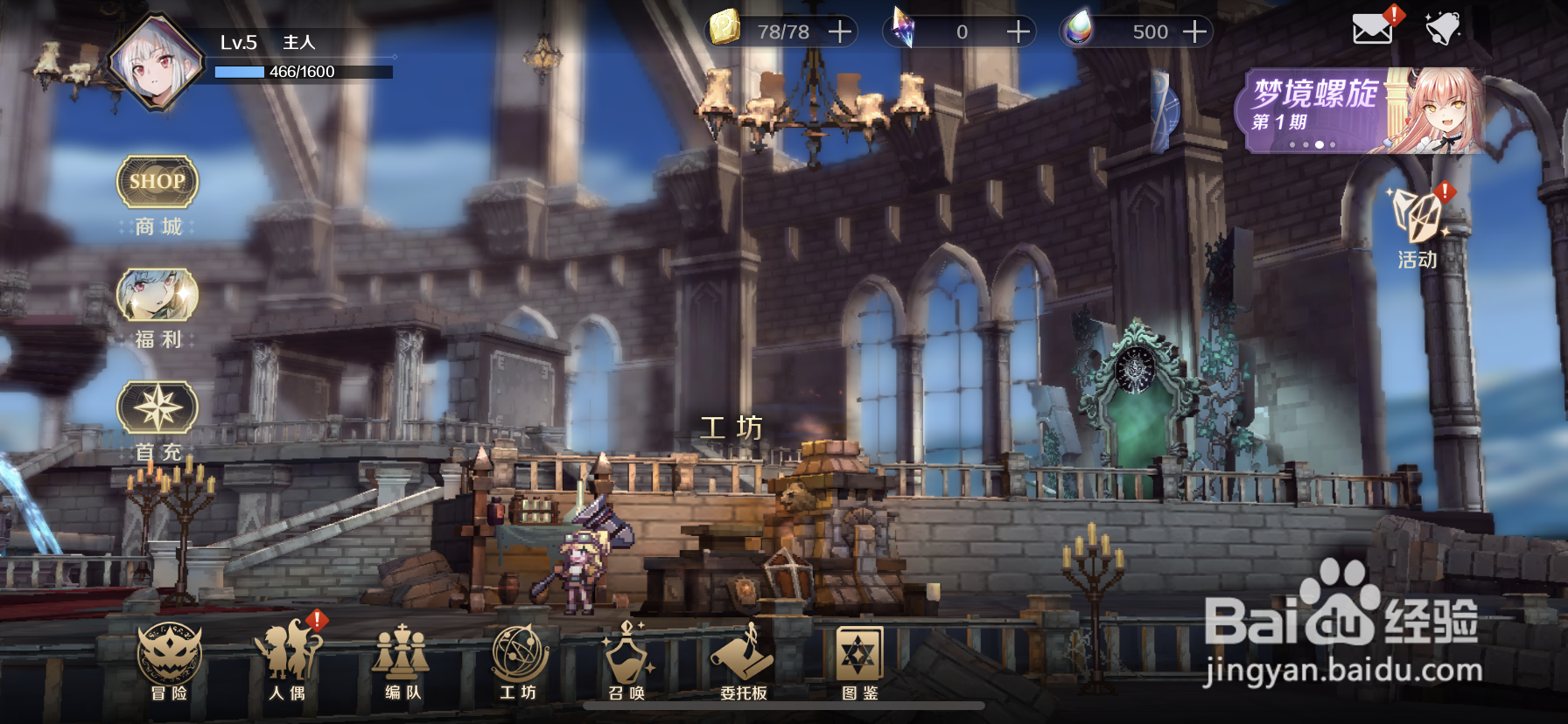1568x724 pixels.
Task: Open the mail envelope inbox
Action: 1372,30
